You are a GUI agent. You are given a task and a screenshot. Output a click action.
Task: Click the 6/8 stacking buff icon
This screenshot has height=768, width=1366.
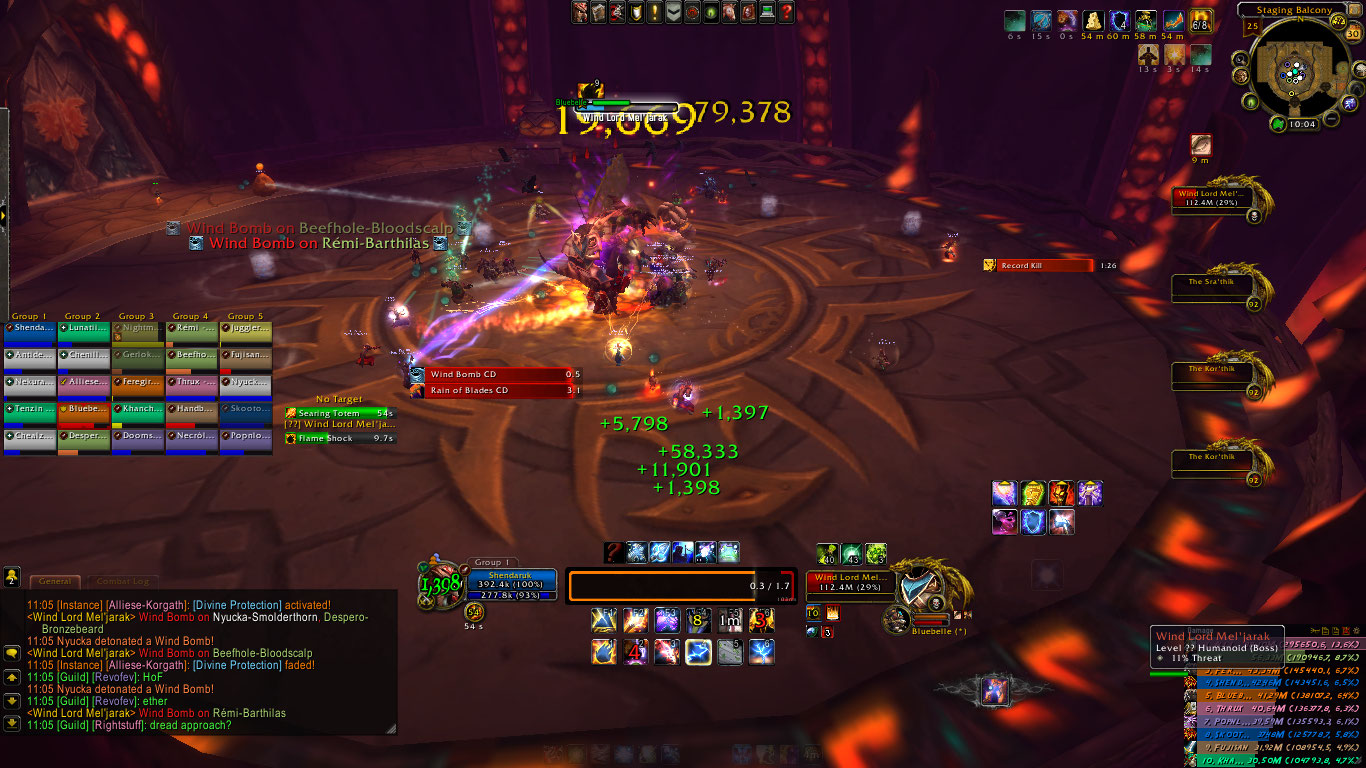coord(1201,21)
